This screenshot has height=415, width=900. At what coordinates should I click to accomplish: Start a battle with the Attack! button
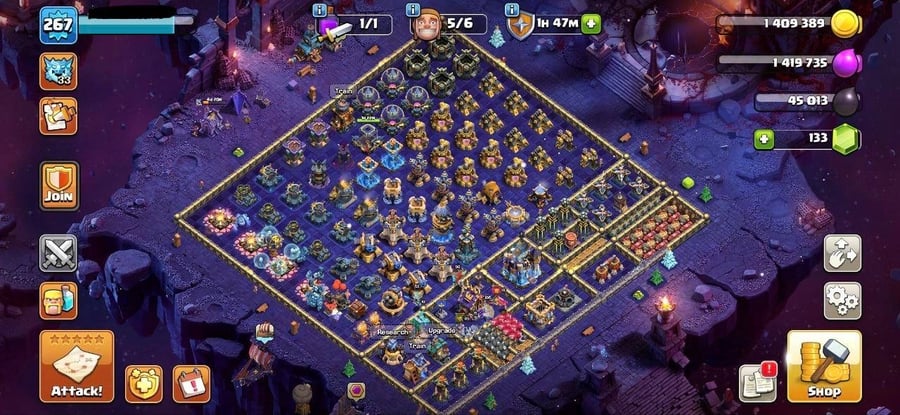click(x=77, y=366)
